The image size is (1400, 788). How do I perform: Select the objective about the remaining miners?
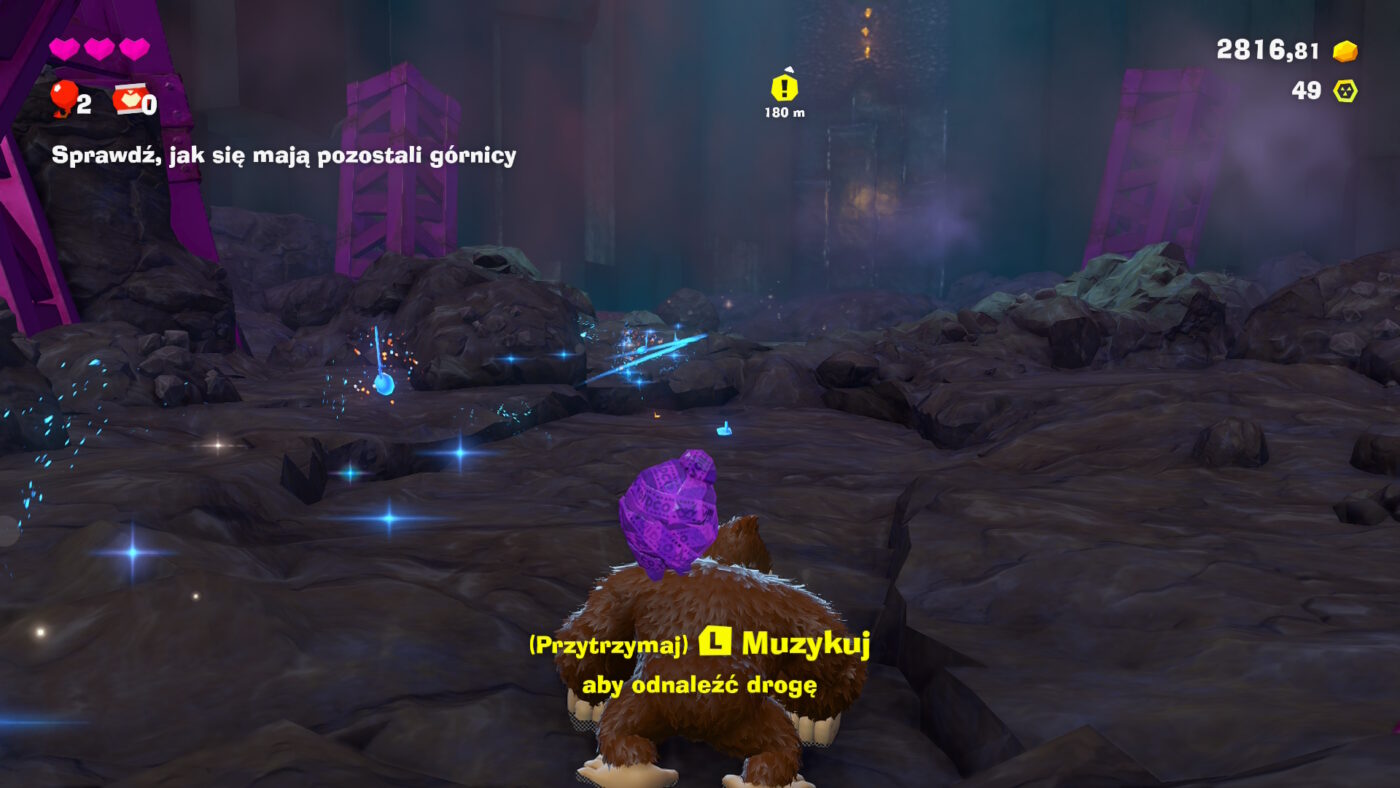[x=284, y=155]
